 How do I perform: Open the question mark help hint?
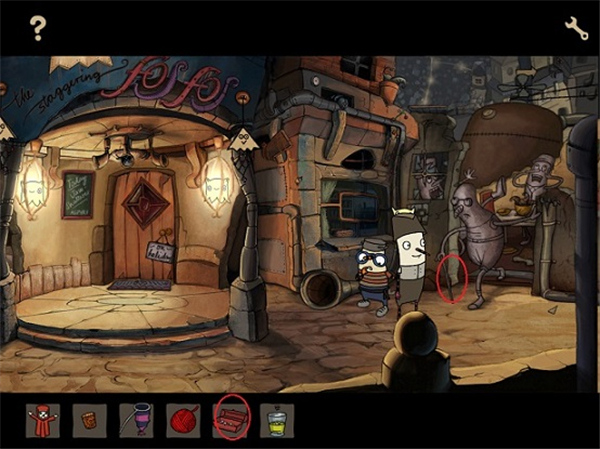(x=38, y=29)
